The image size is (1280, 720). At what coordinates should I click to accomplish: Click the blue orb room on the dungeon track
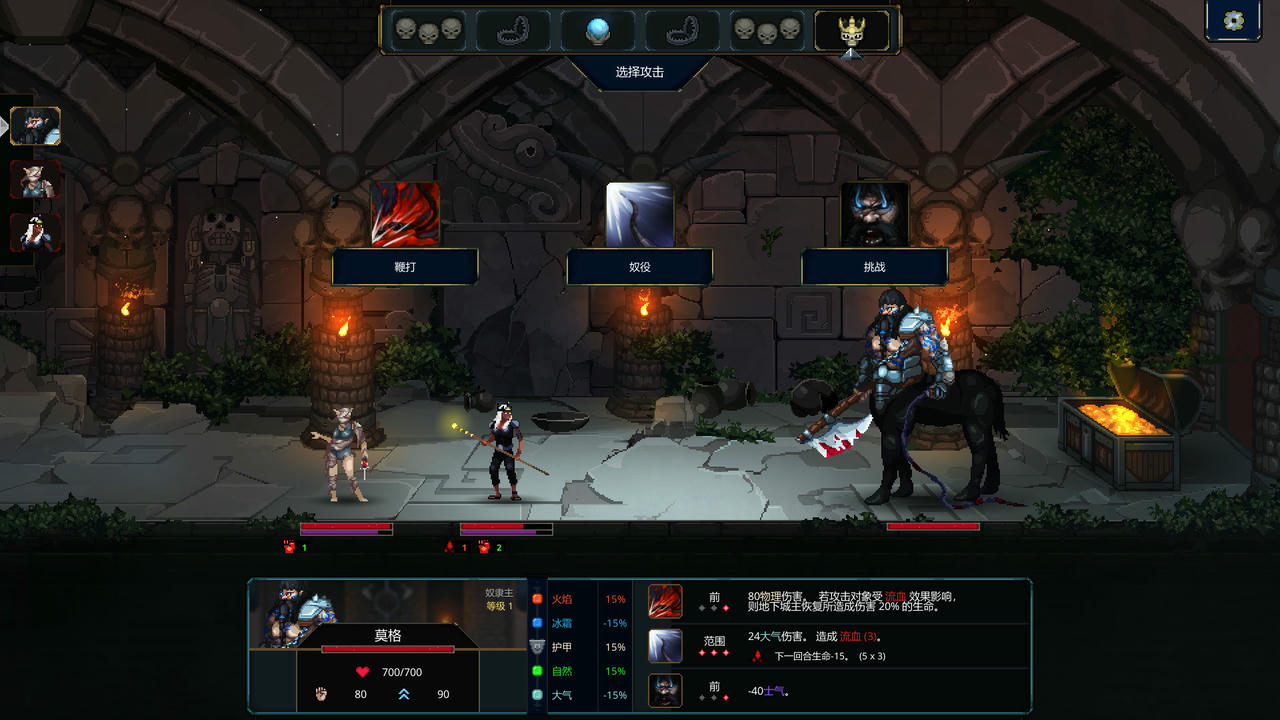click(598, 31)
